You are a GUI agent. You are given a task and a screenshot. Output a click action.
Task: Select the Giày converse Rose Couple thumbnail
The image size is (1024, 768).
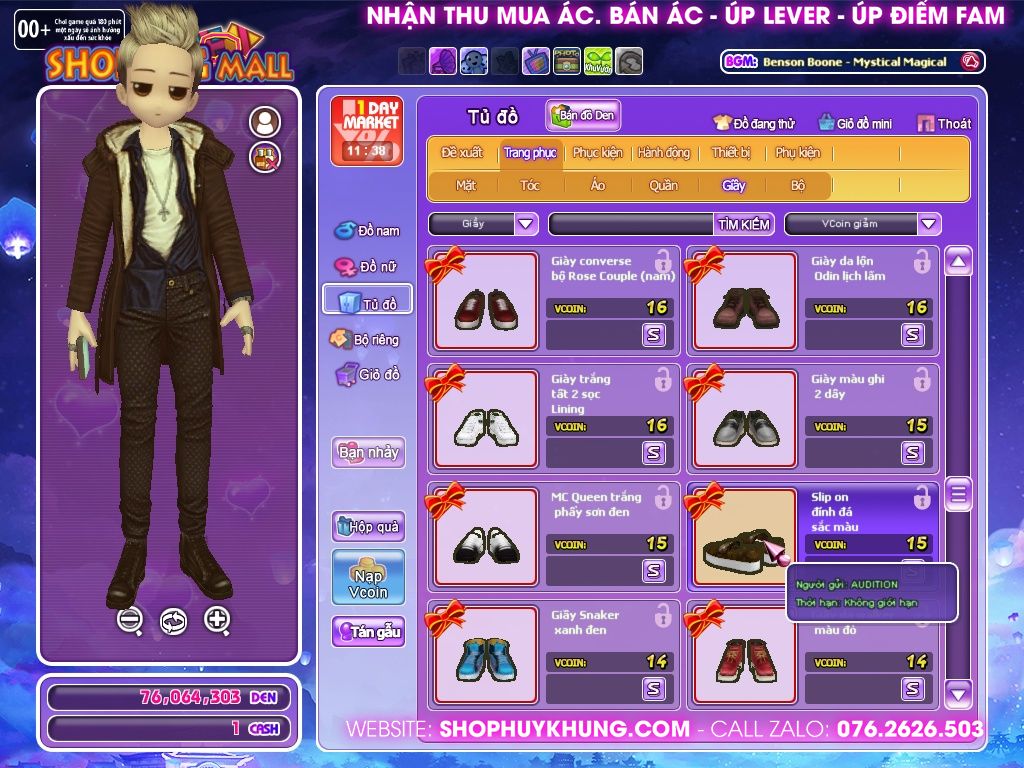click(486, 301)
